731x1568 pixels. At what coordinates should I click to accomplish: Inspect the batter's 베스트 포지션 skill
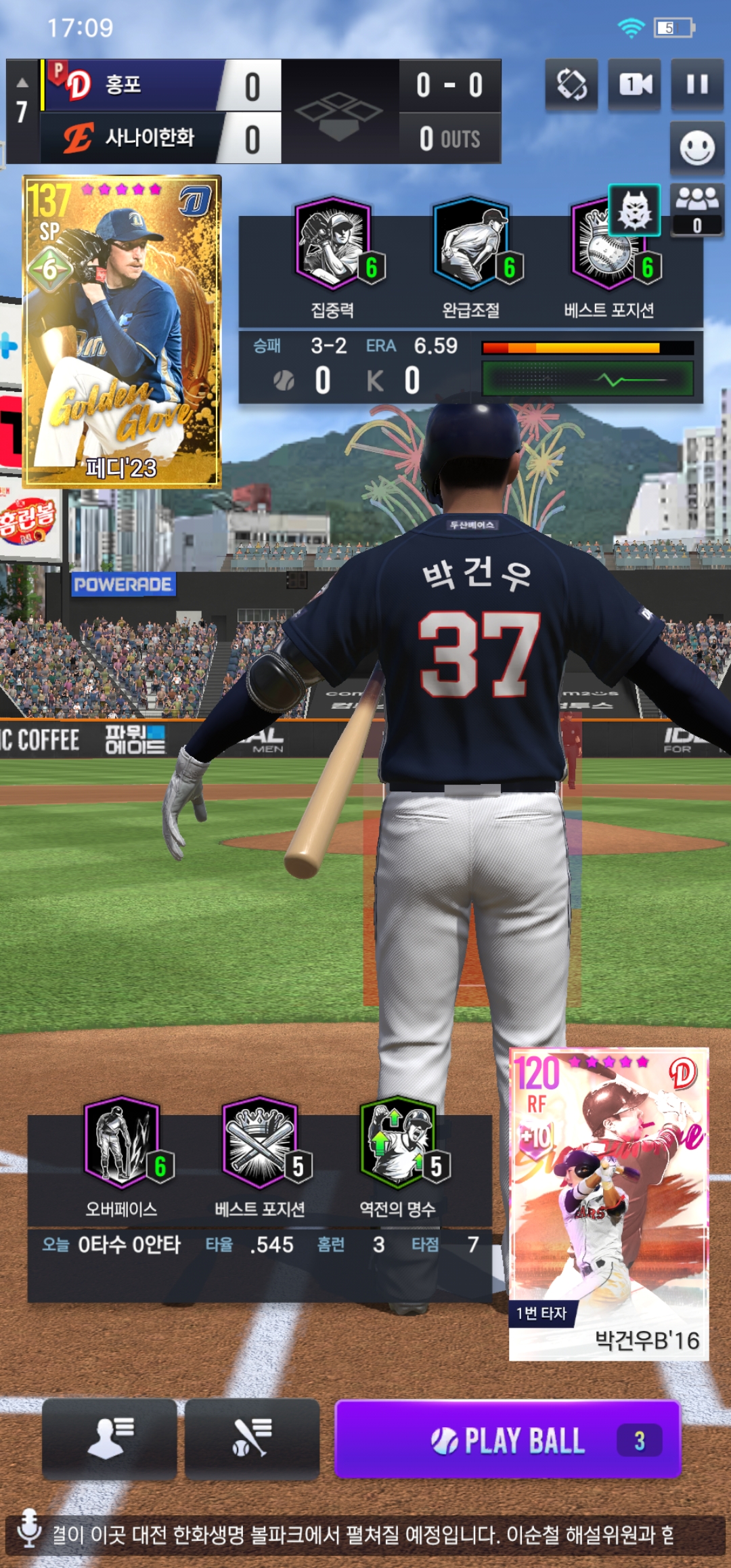tap(261, 1143)
